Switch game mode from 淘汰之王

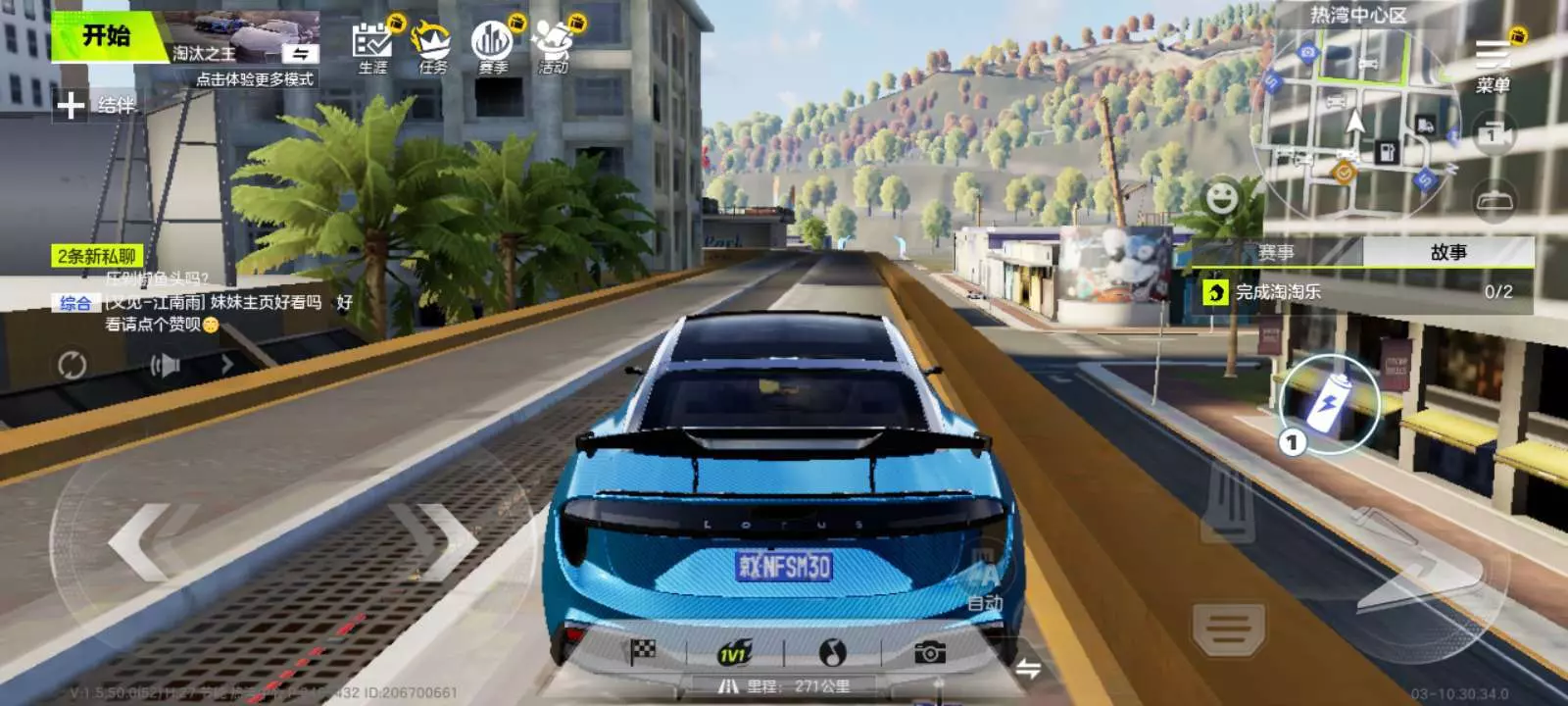[300, 53]
